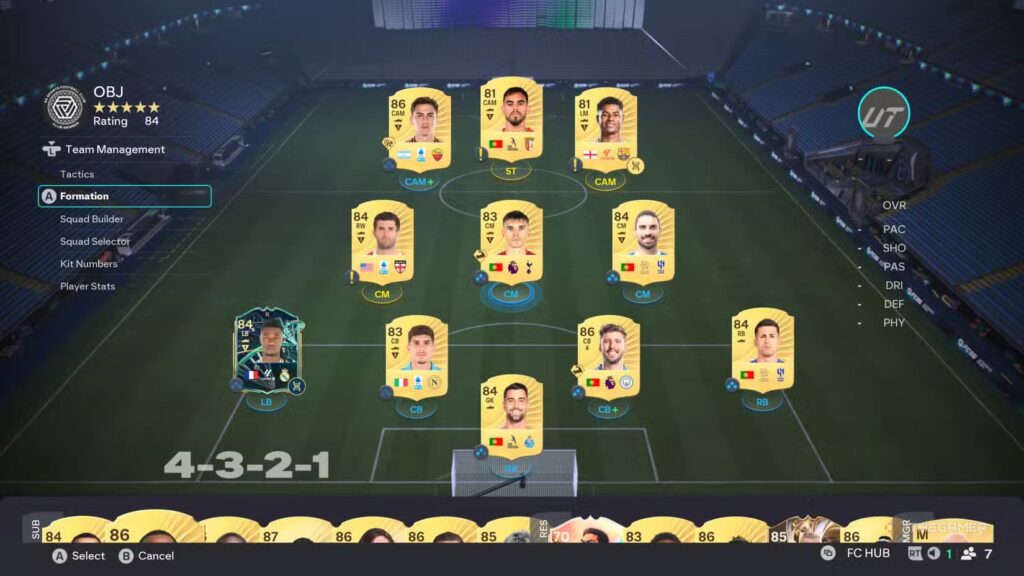This screenshot has height=576, width=1024.
Task: Click the UT Ultimate Team logo
Action: point(883,114)
